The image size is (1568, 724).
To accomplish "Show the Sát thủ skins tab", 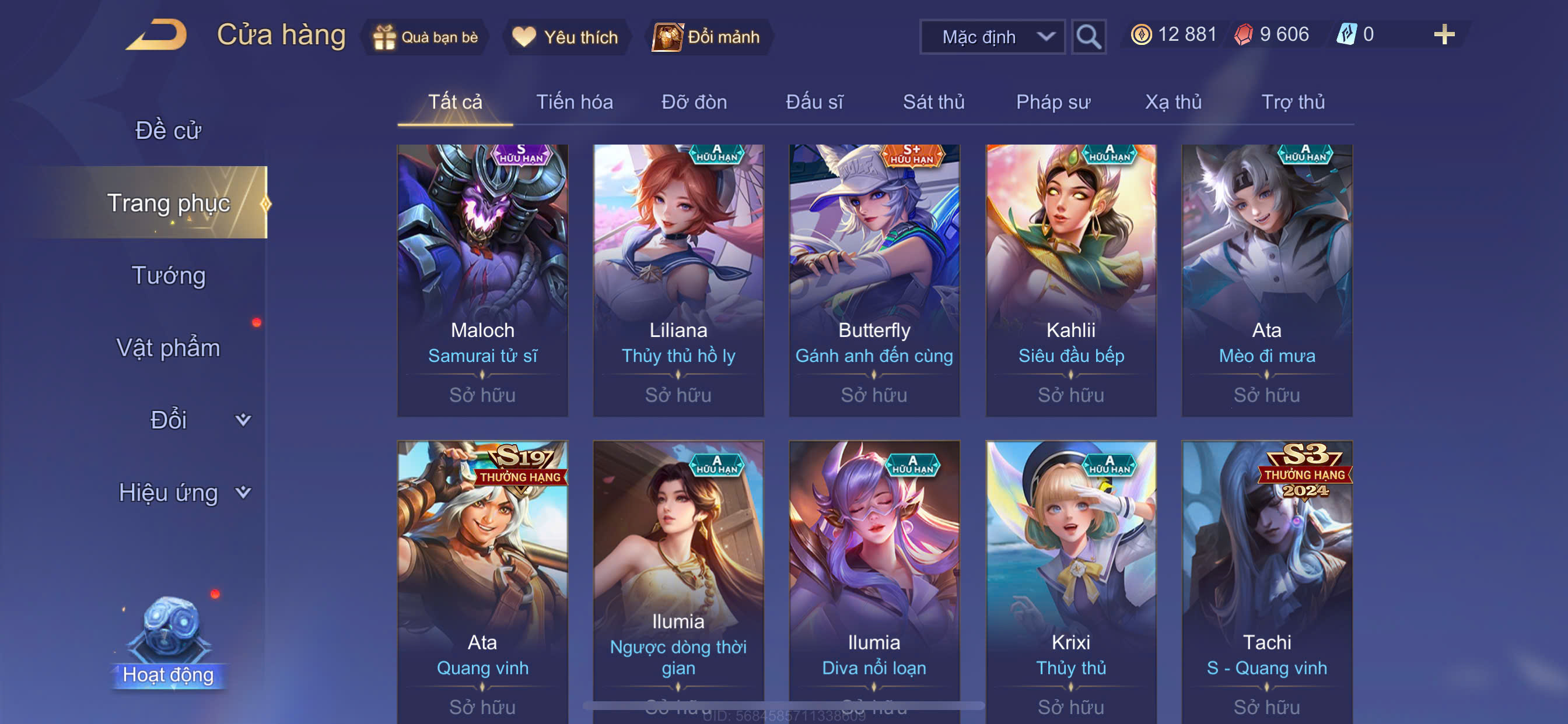I will pyautogui.click(x=933, y=101).
